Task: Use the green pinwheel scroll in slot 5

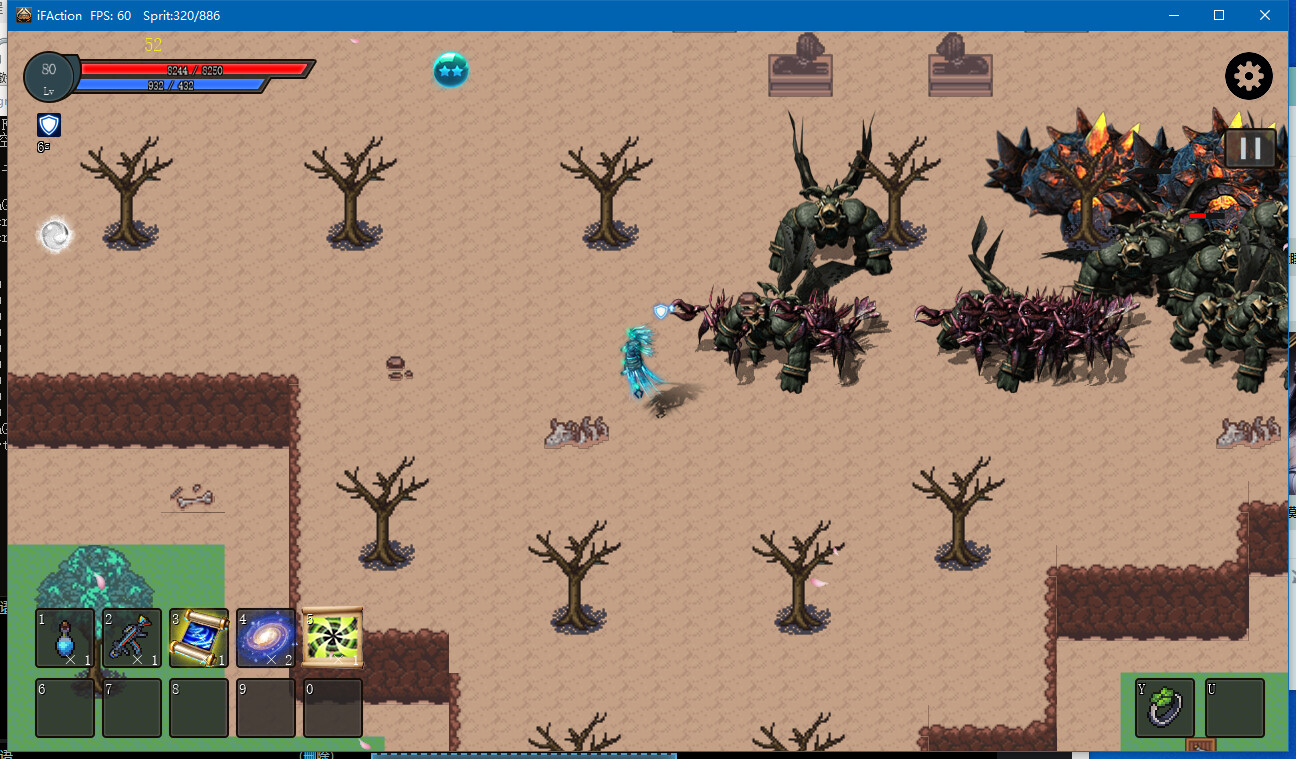Action: pyautogui.click(x=332, y=638)
